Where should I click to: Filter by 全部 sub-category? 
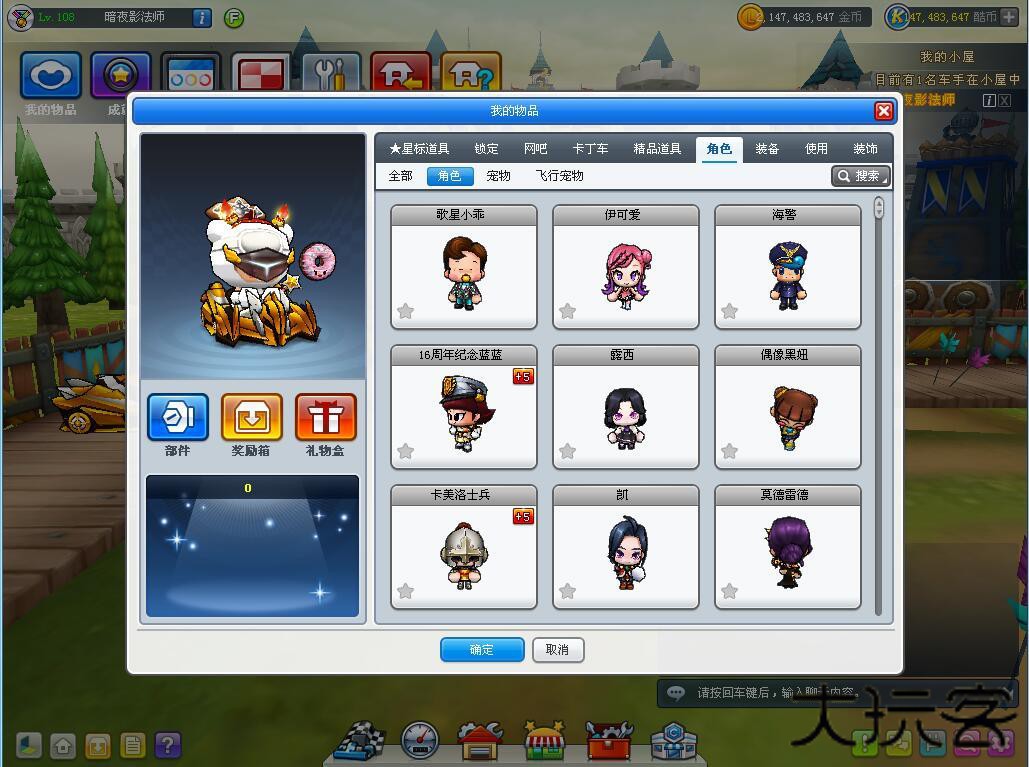[400, 176]
